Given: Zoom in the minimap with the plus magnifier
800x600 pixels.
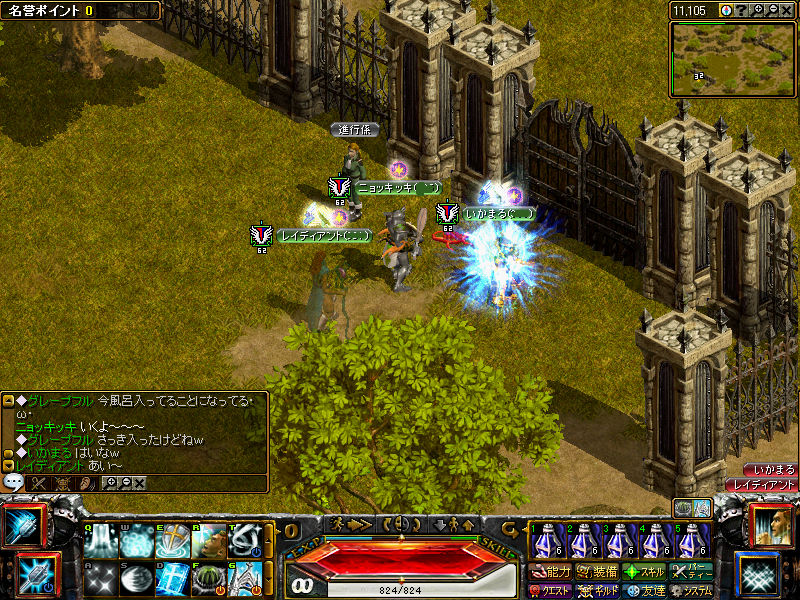Looking at the screenshot, I should [x=756, y=9].
